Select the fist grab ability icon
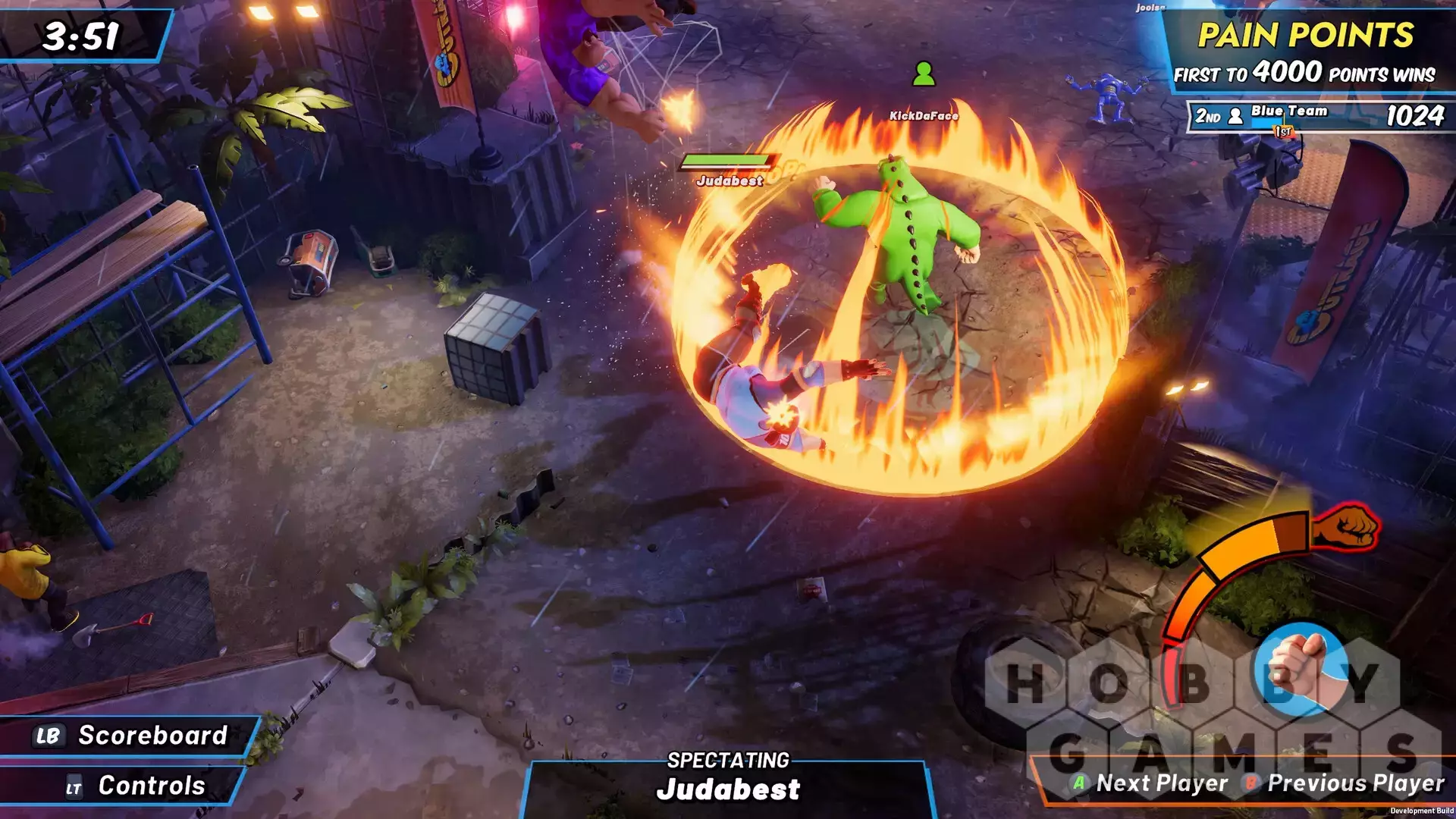Image resolution: width=1456 pixels, height=819 pixels. click(1300, 669)
